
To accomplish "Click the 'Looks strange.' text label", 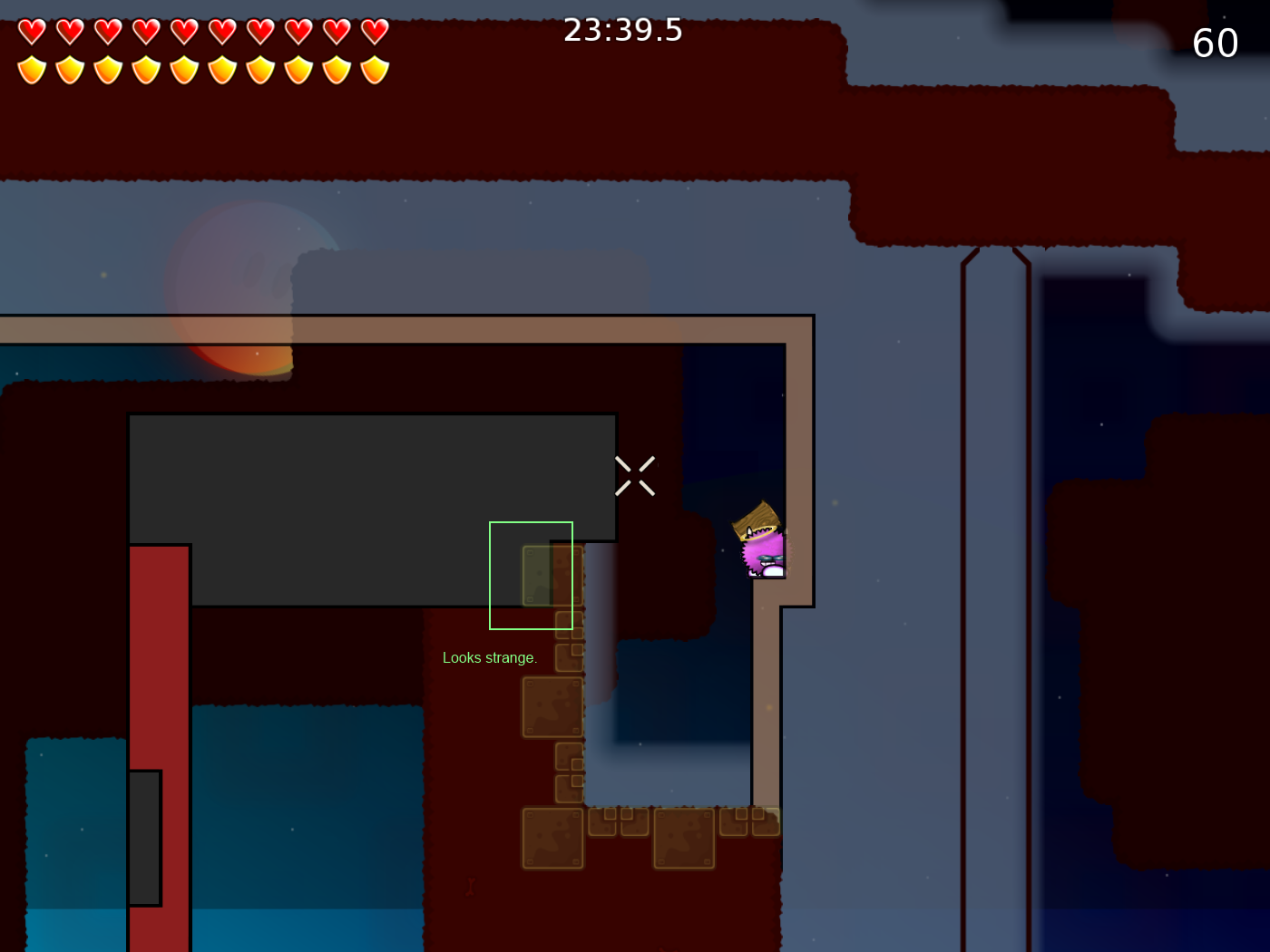I will coord(490,657).
